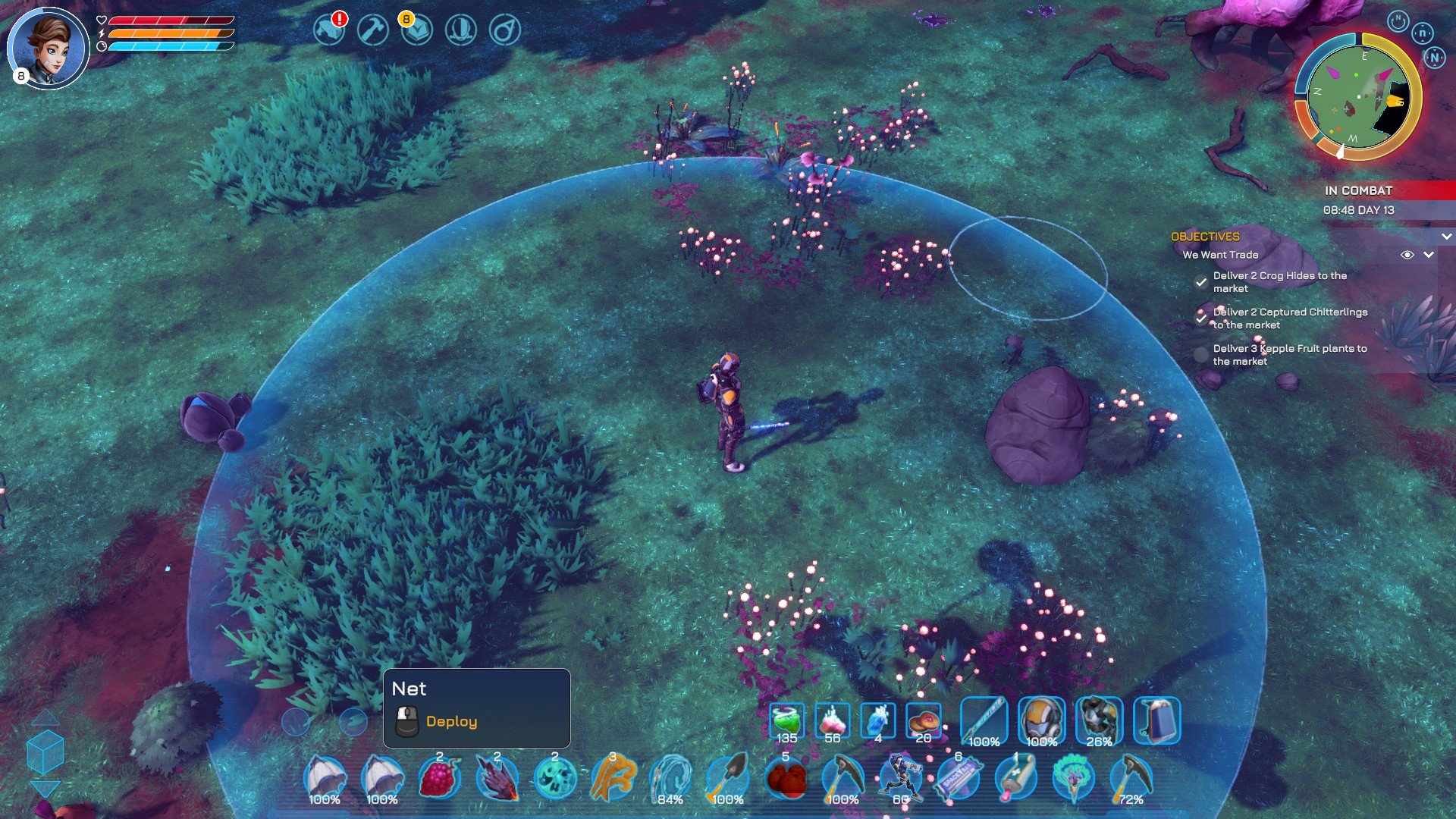Toggle visibility of We Want Trade quest
Screen dimensions: 1456x819
[1407, 255]
